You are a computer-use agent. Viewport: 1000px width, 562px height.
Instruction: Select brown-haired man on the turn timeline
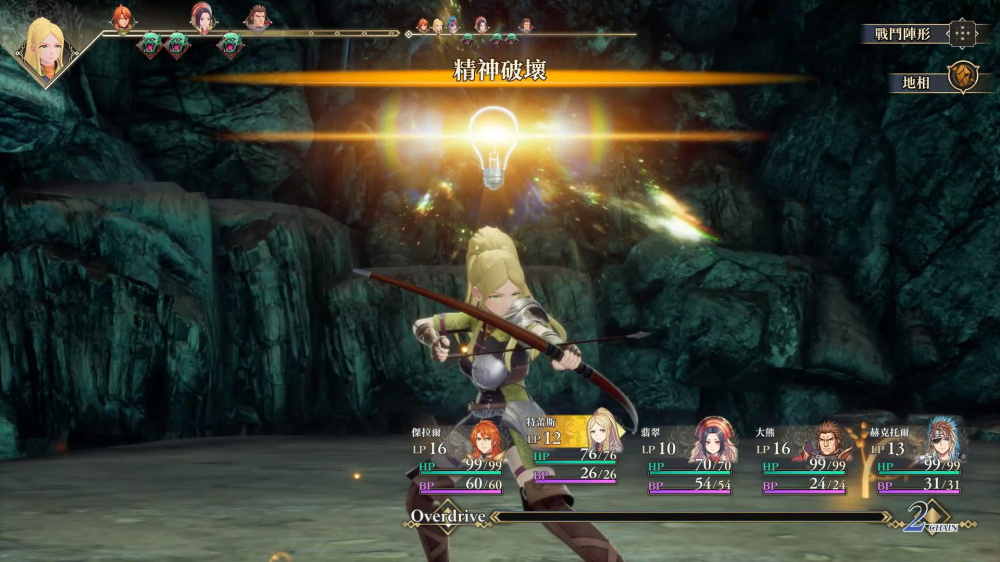pyautogui.click(x=257, y=18)
